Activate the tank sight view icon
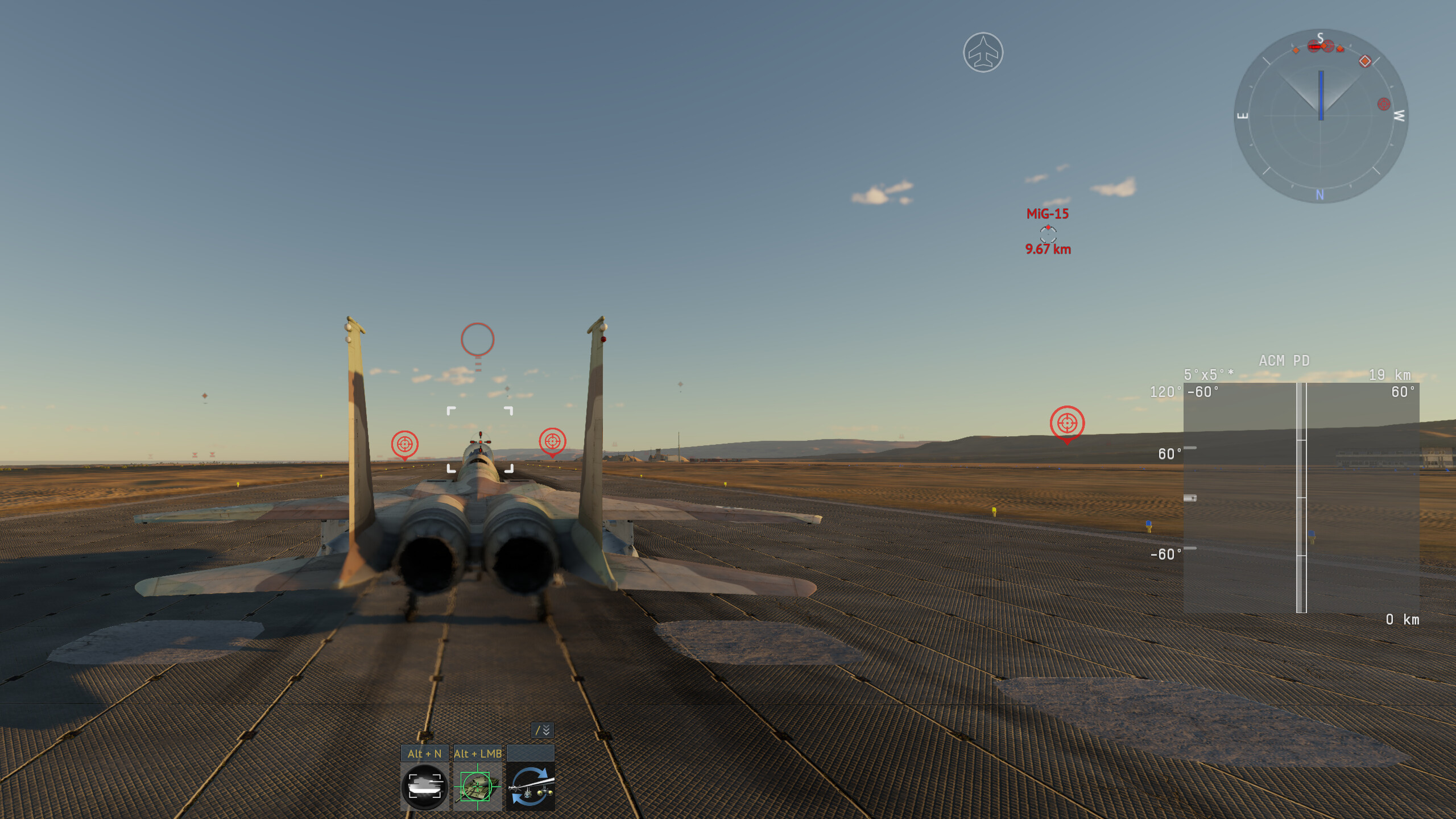 [x=424, y=787]
